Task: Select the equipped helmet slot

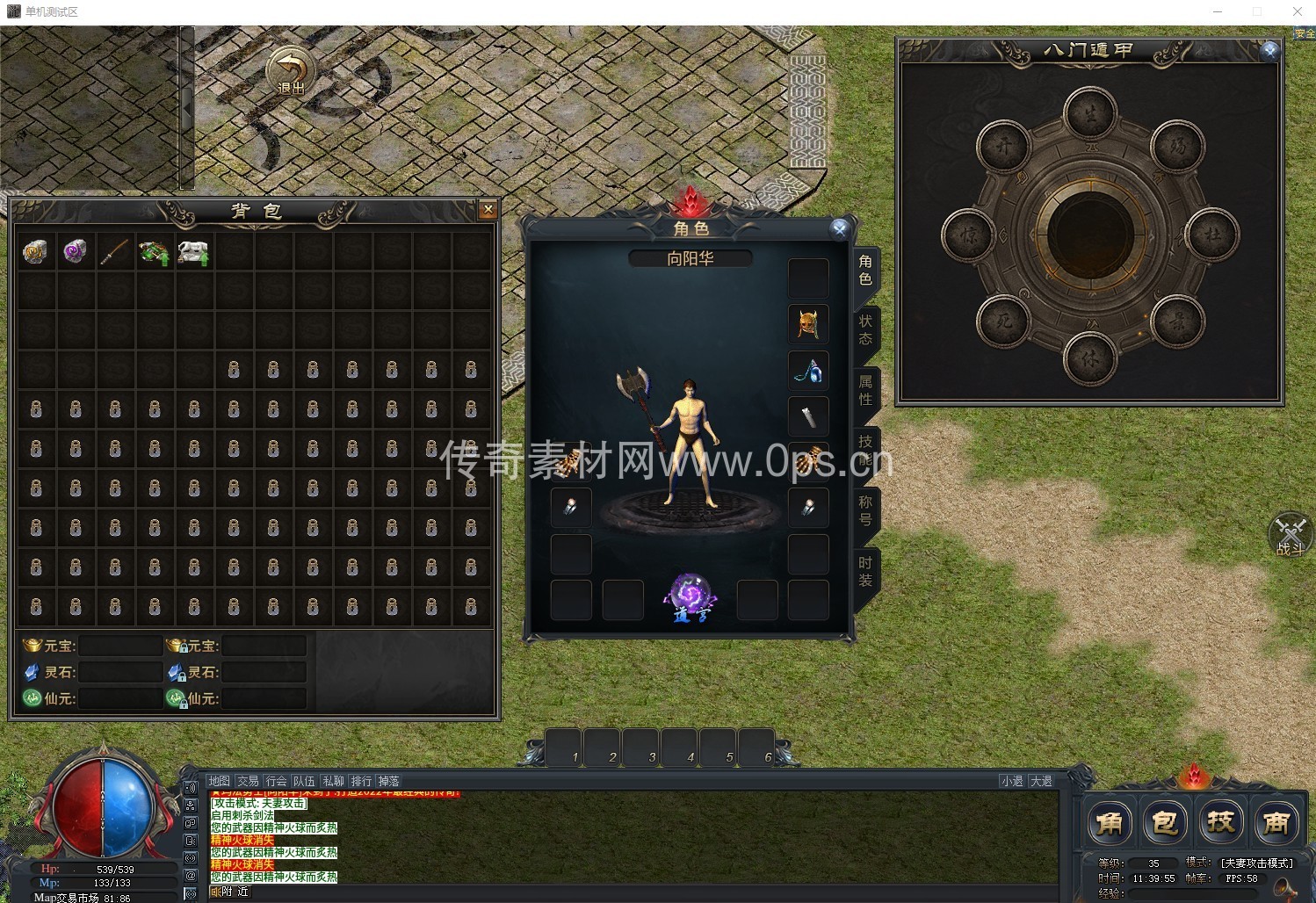Action: (808, 324)
